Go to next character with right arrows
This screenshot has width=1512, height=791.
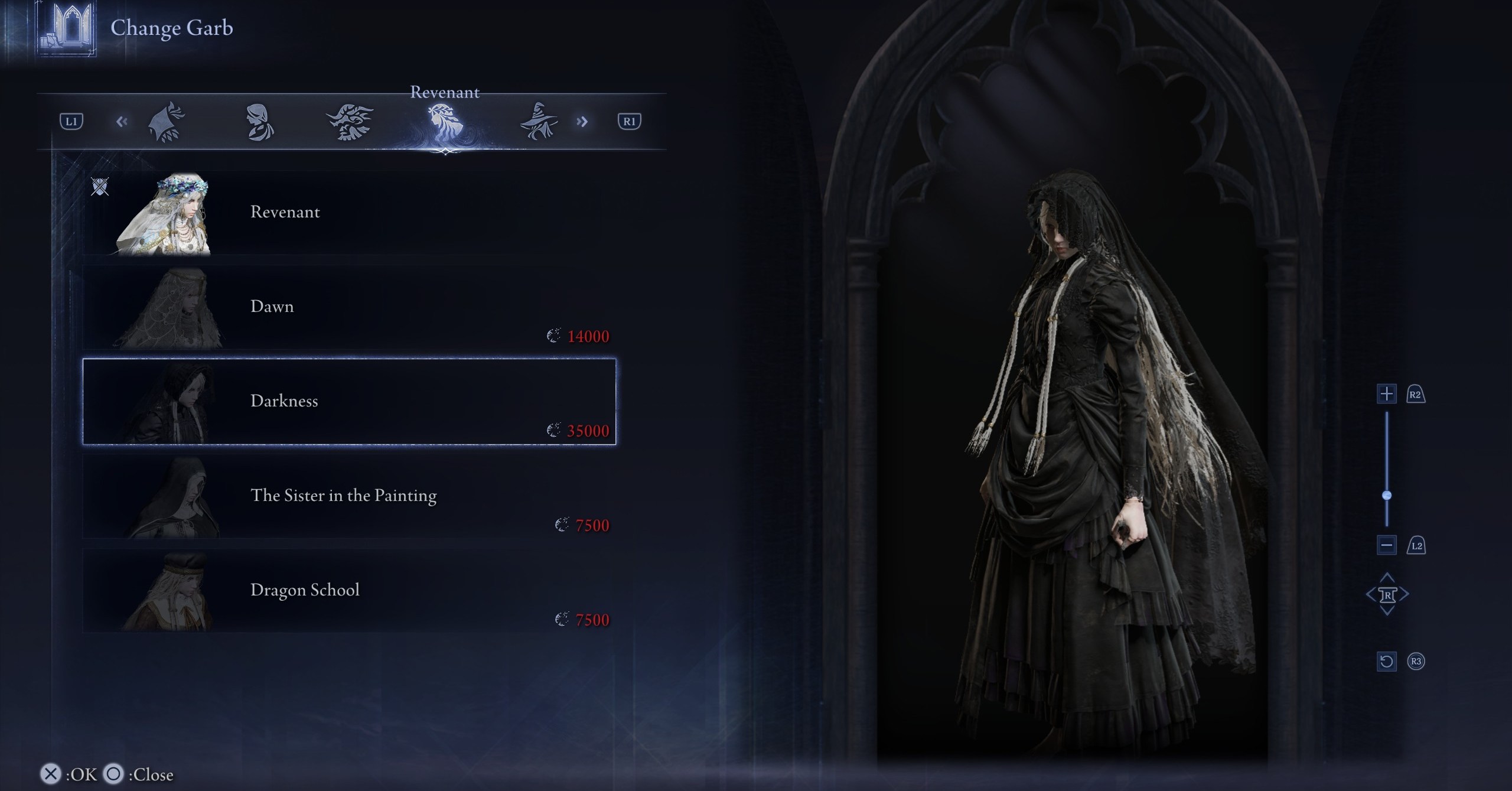(x=582, y=122)
